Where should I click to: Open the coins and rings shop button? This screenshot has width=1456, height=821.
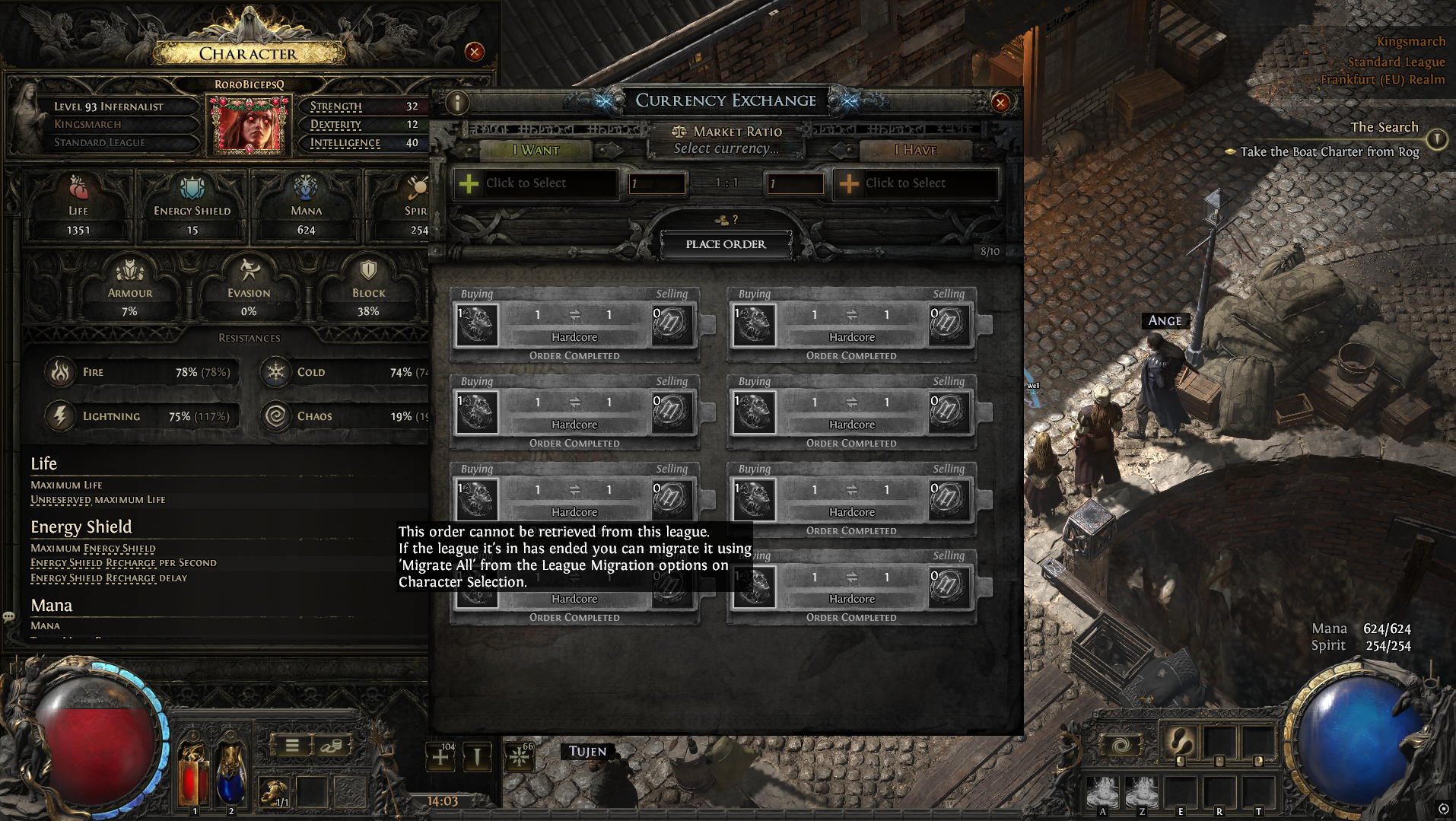[332, 746]
